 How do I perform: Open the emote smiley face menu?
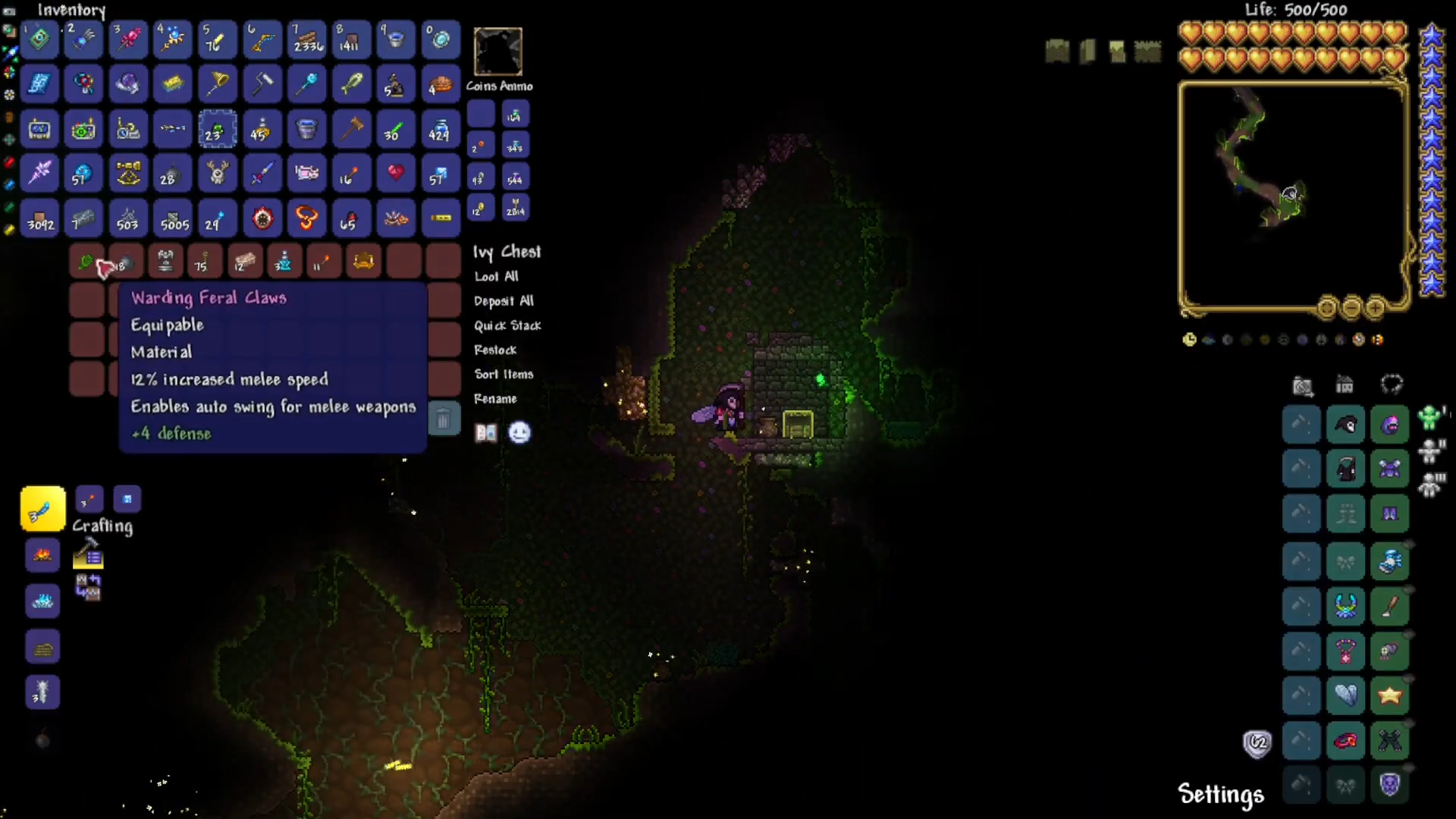[519, 432]
